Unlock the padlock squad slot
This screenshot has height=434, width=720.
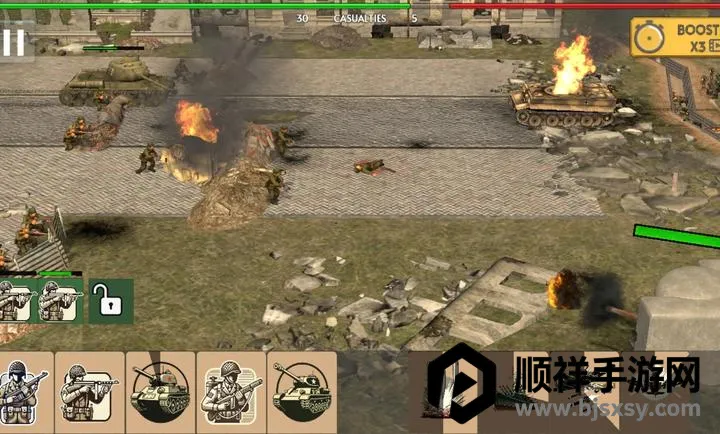(x=110, y=300)
